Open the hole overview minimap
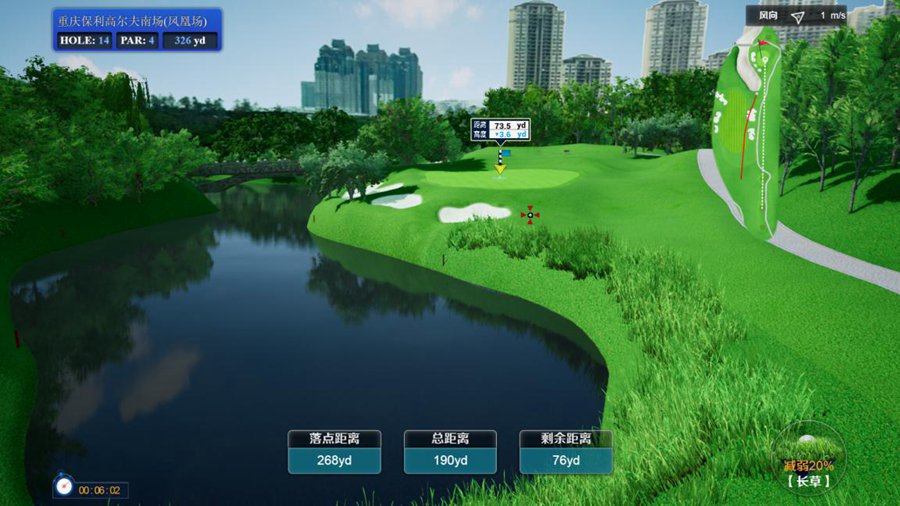The width and height of the screenshot is (900, 506). pyautogui.click(x=745, y=130)
